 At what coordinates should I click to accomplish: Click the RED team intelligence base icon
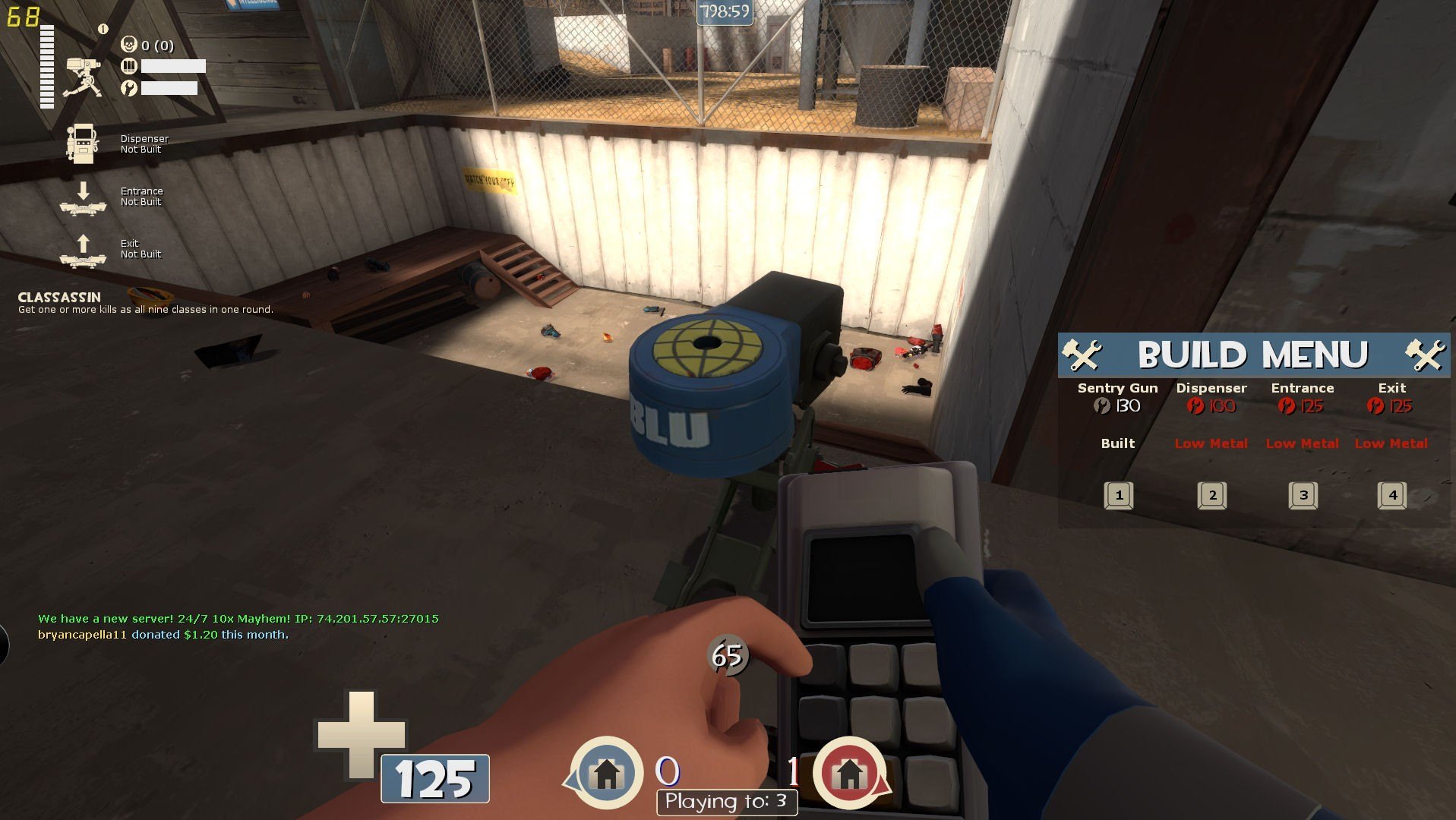click(849, 773)
